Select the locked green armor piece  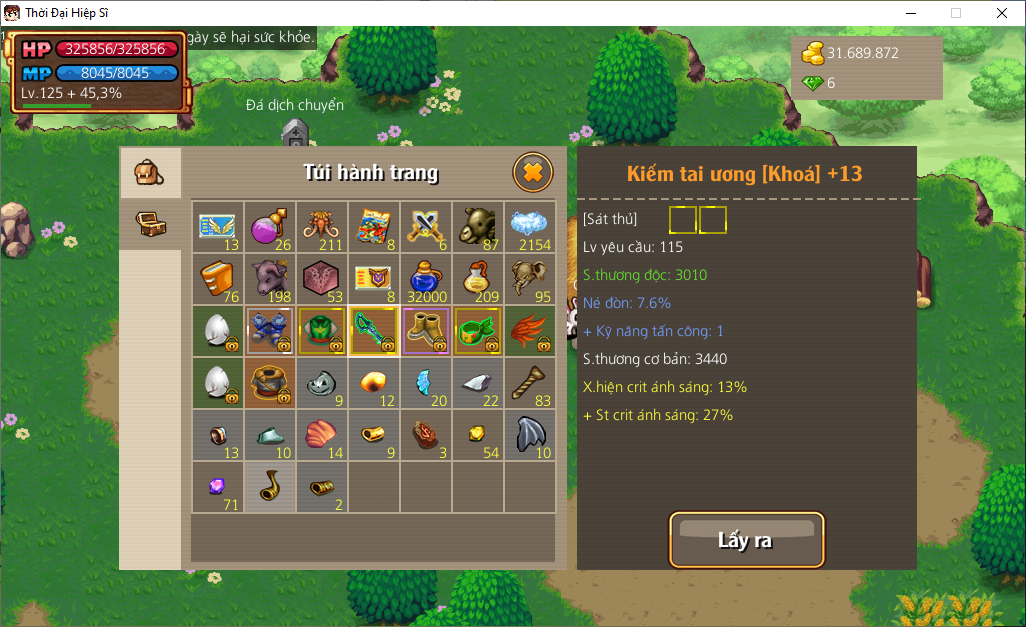(x=322, y=331)
